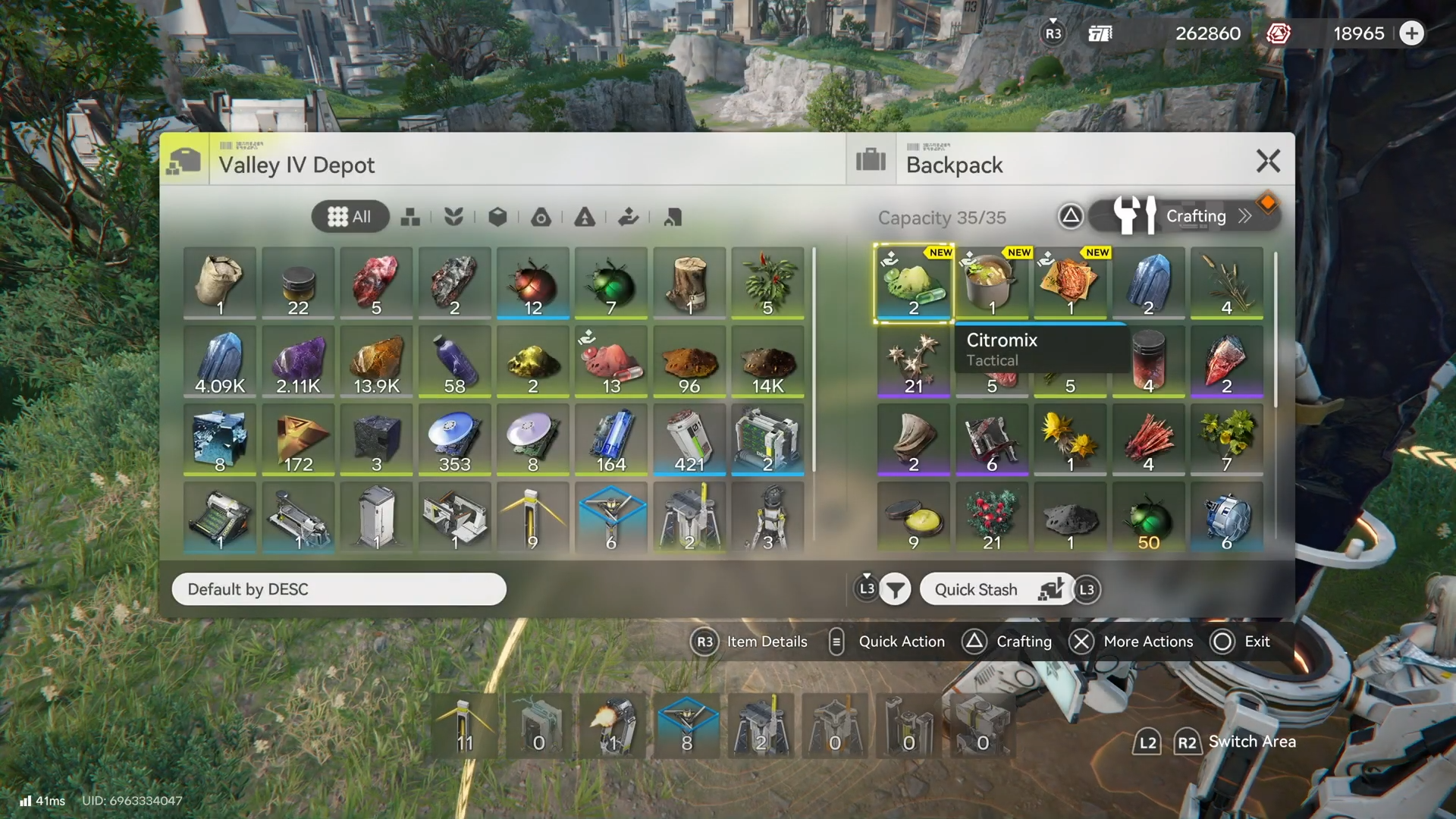This screenshot has width=1456, height=819.
Task: Select the purple crystal stack of 2.11K
Action: [x=298, y=362]
